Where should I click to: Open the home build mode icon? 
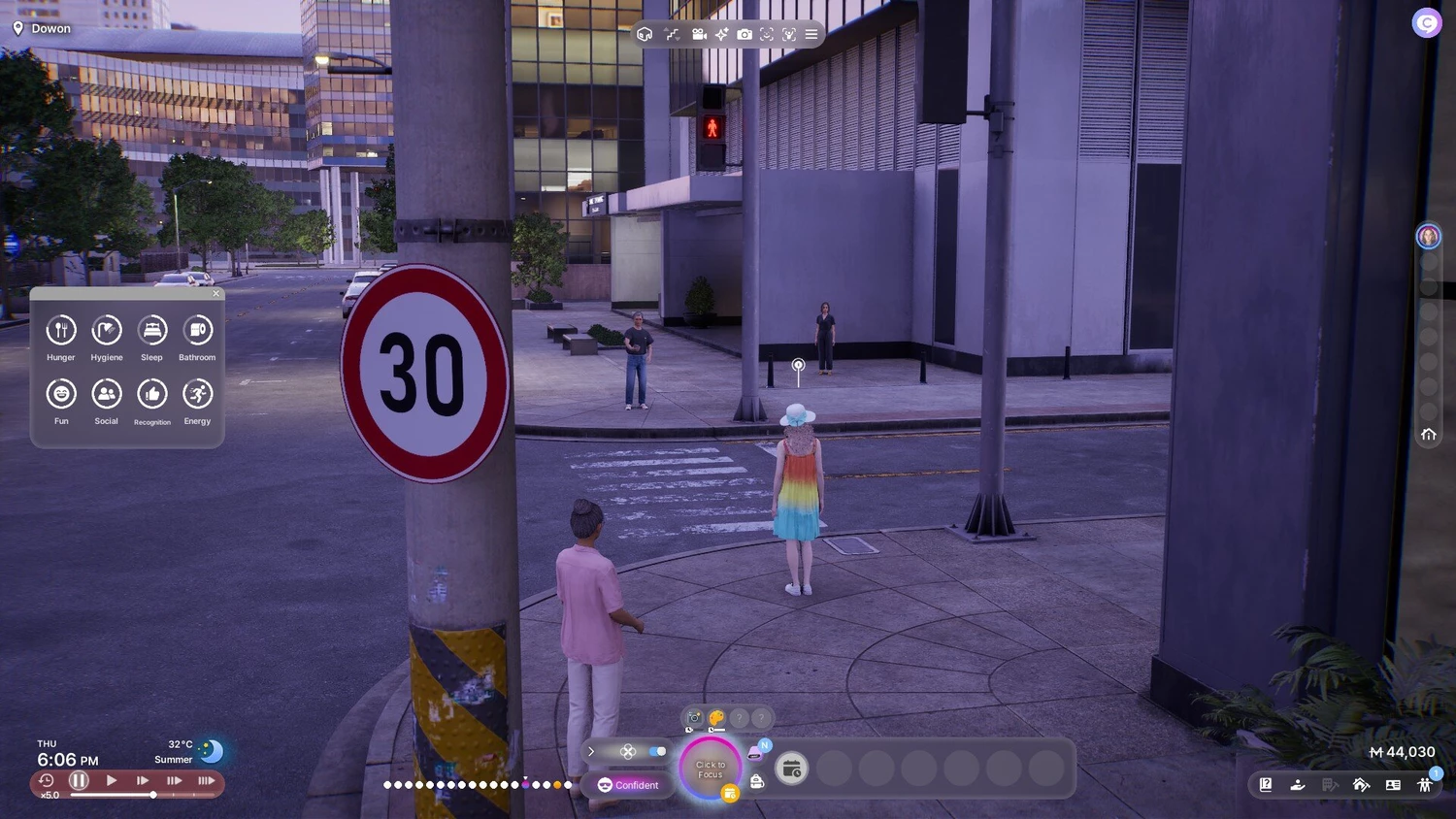point(1361,785)
